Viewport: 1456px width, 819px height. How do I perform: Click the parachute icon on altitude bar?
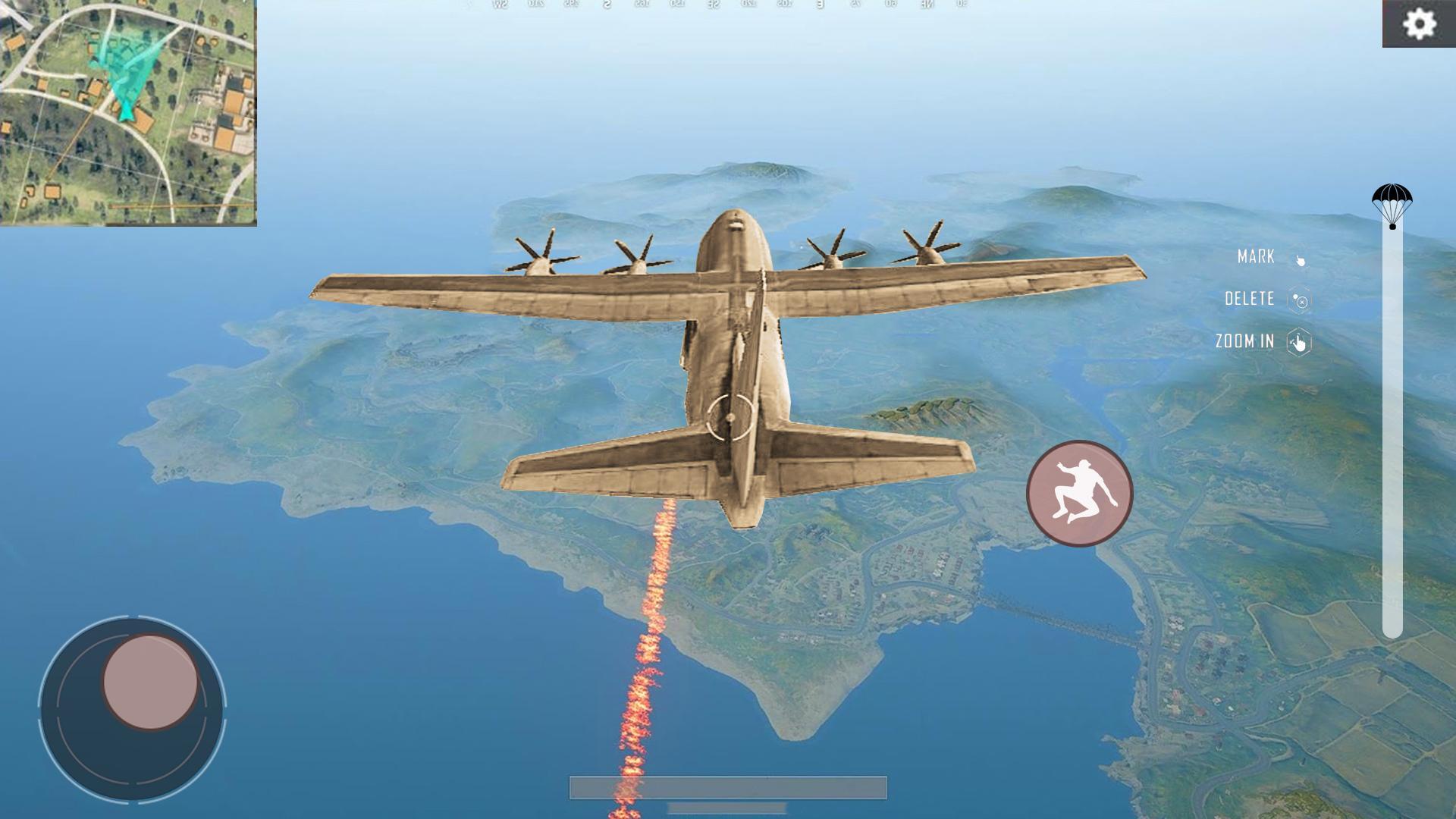pos(1392,205)
